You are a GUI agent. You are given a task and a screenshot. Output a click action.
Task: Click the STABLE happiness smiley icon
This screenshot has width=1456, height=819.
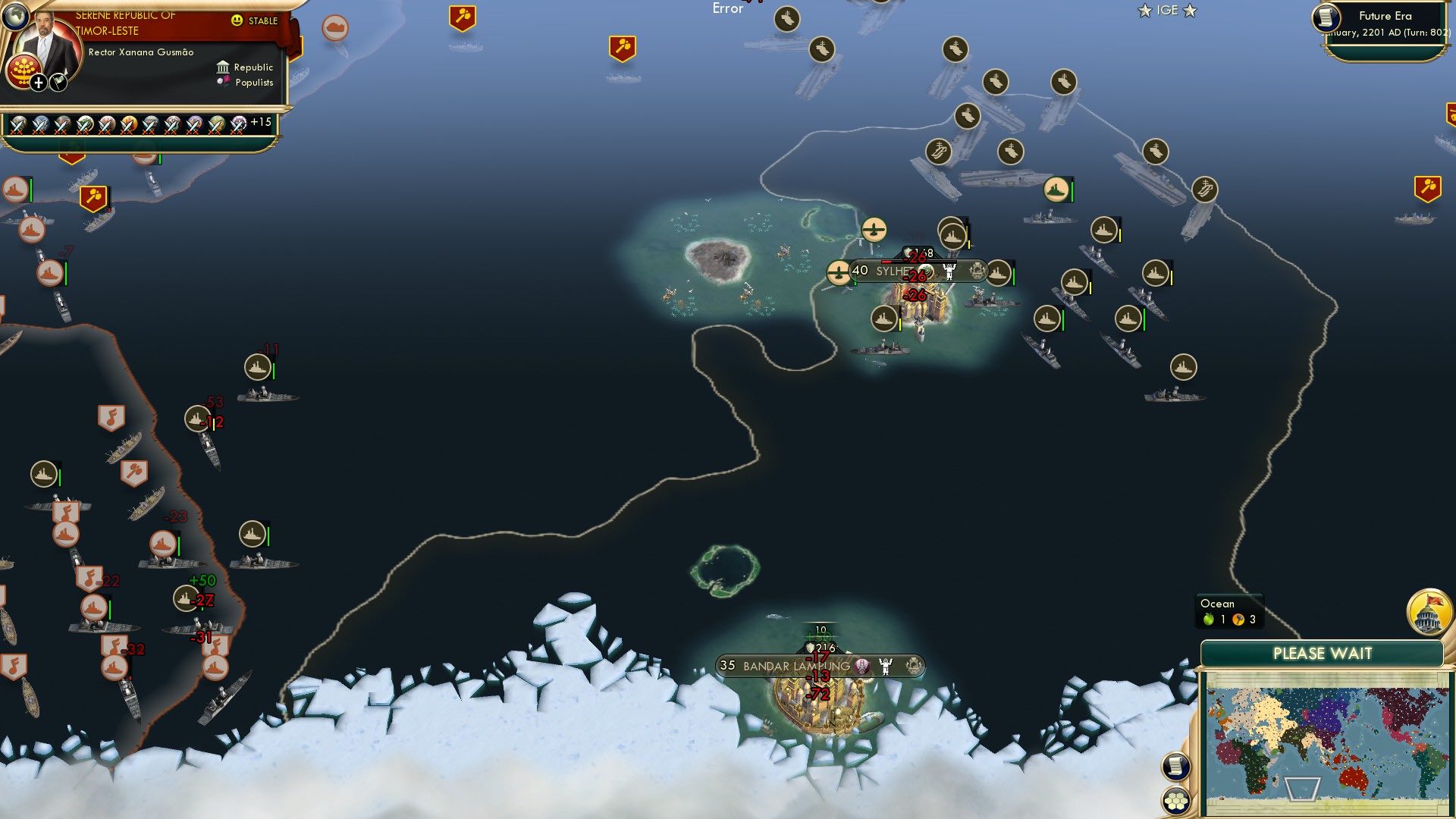coord(237,20)
